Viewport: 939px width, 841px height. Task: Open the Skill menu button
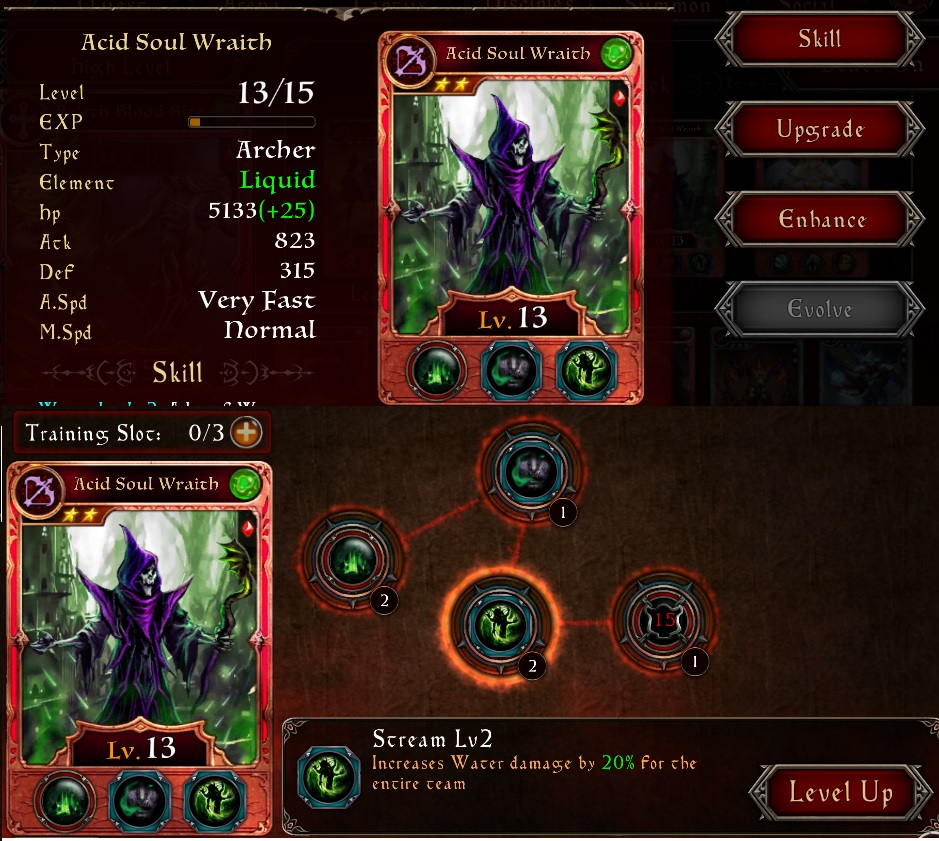(819, 41)
